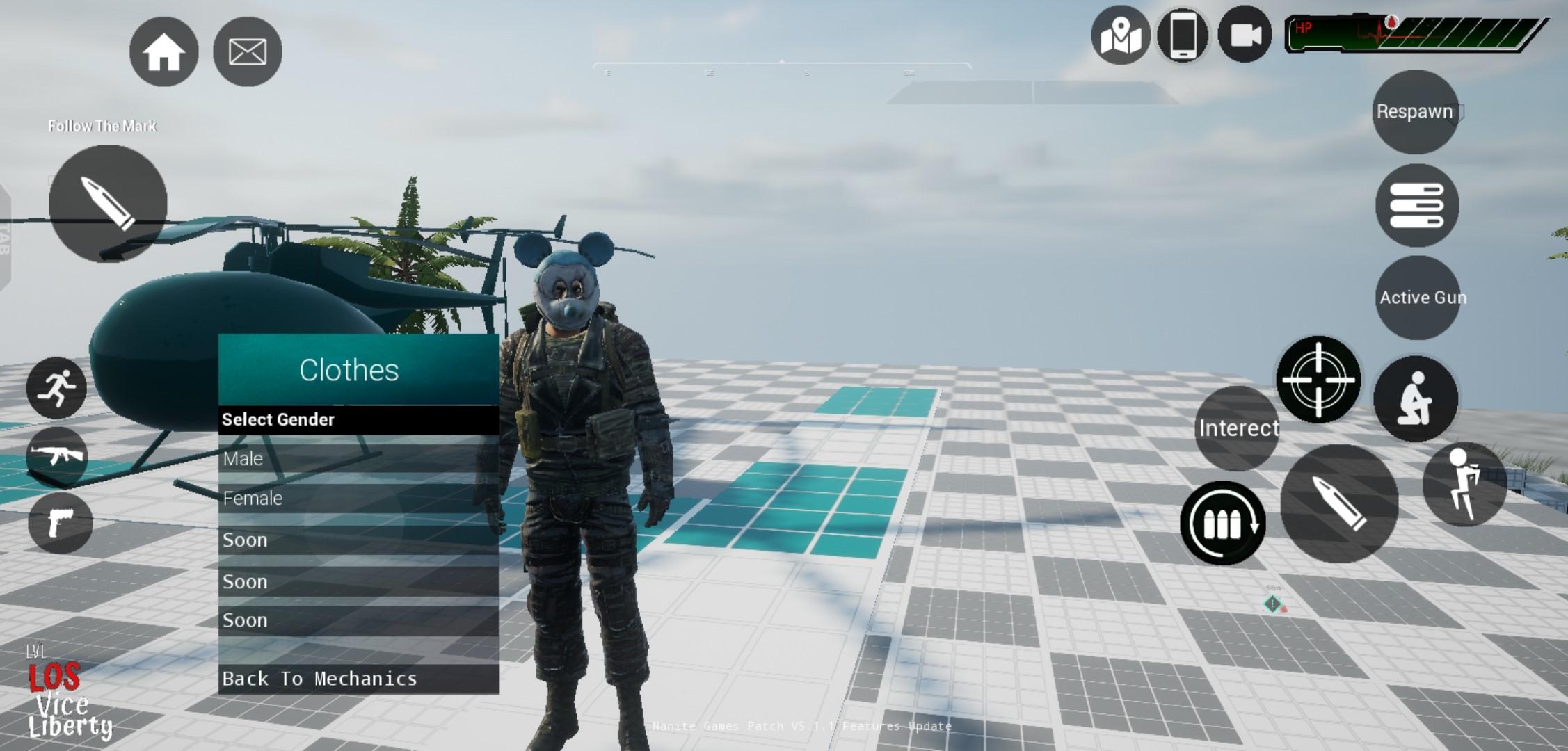Activate the crosshair aim button

(1318, 380)
